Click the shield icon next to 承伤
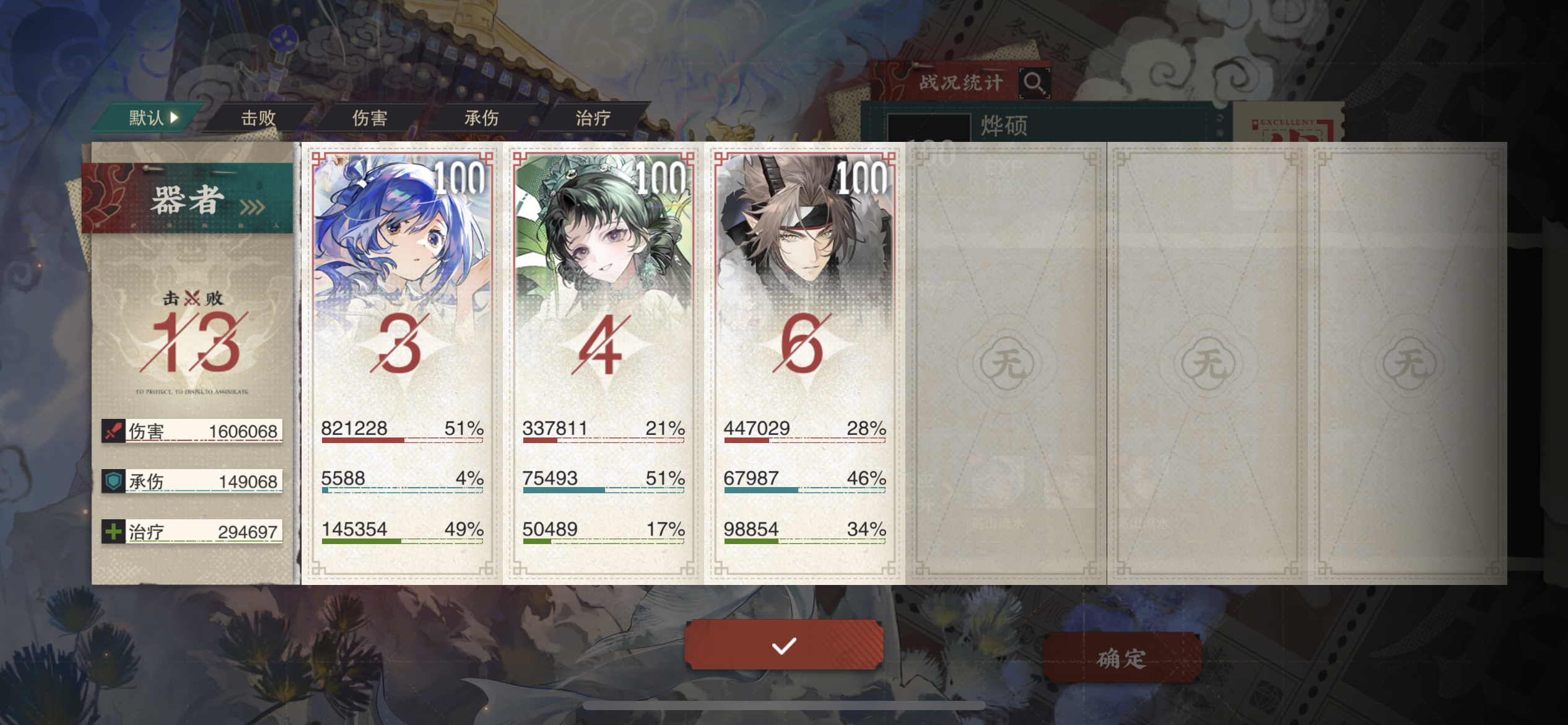Viewport: 1568px width, 725px height. [112, 481]
